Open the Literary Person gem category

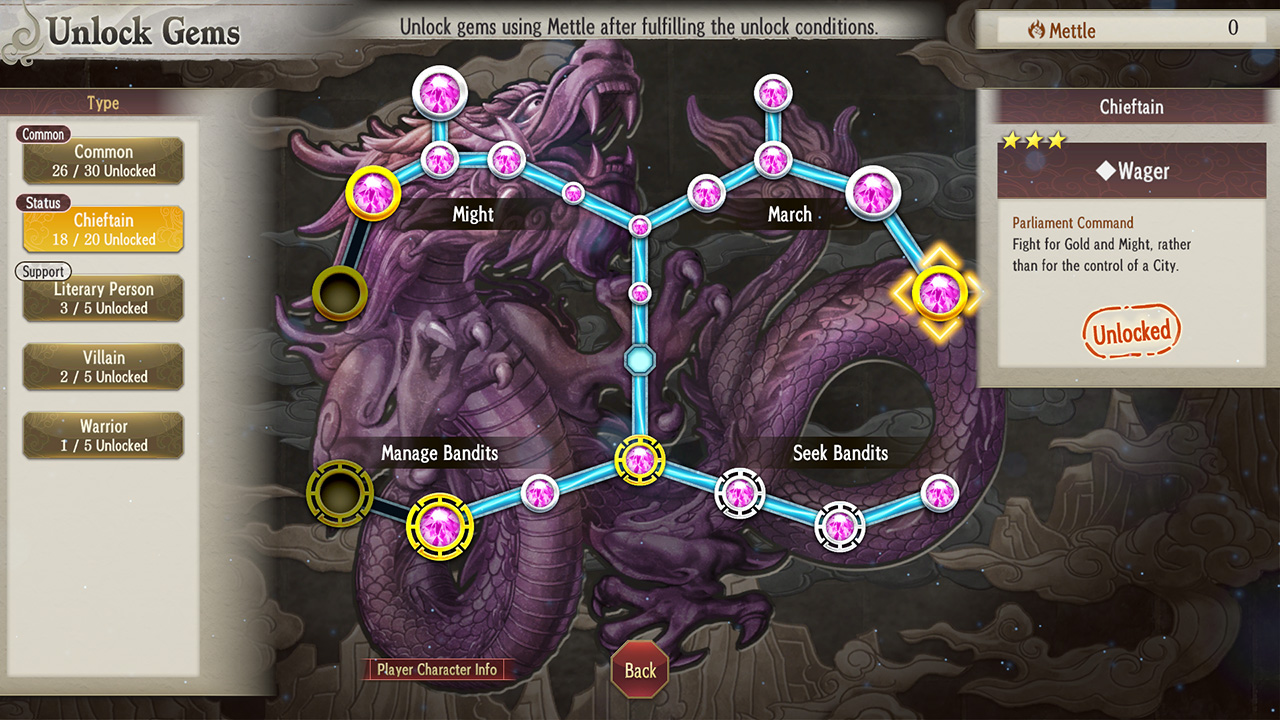[103, 298]
